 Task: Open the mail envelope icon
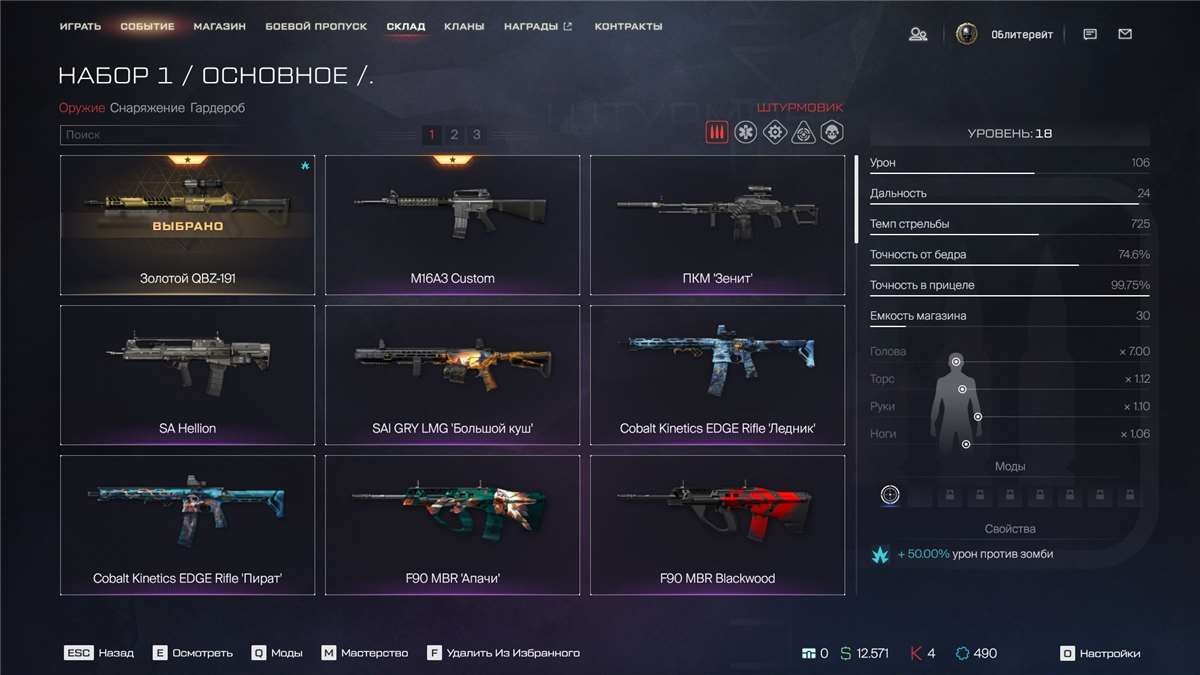(x=1125, y=34)
